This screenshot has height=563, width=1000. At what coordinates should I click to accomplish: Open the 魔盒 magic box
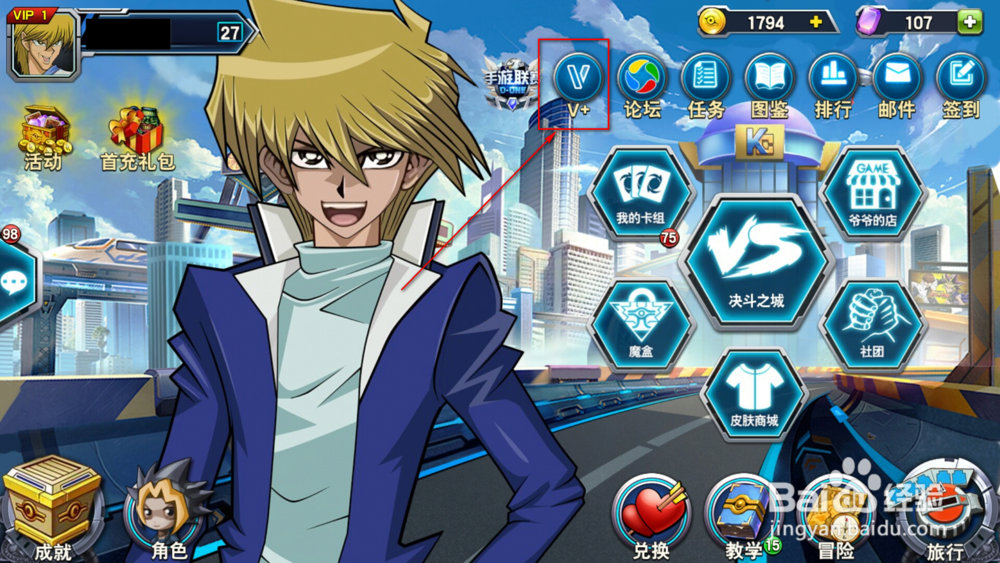[x=641, y=325]
